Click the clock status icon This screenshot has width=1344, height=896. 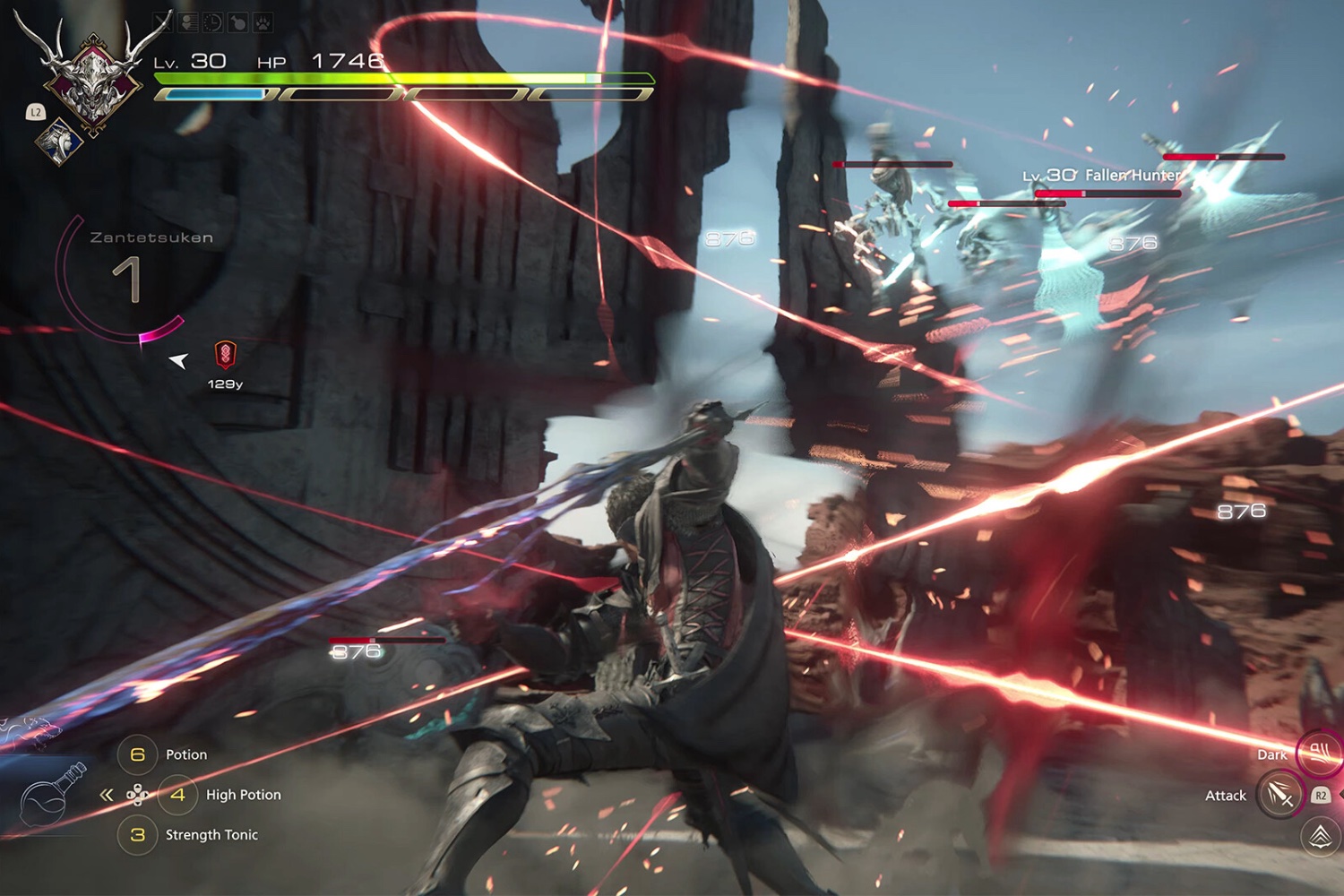[x=213, y=22]
